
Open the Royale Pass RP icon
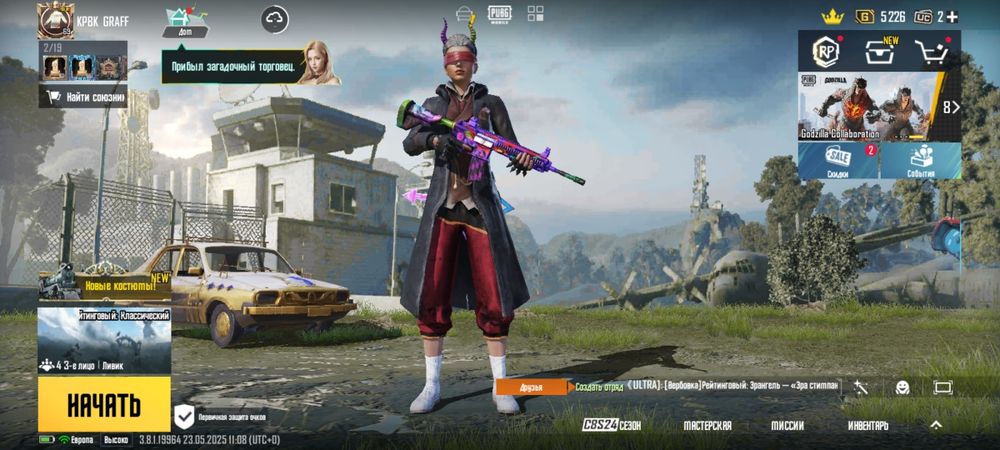(x=826, y=51)
